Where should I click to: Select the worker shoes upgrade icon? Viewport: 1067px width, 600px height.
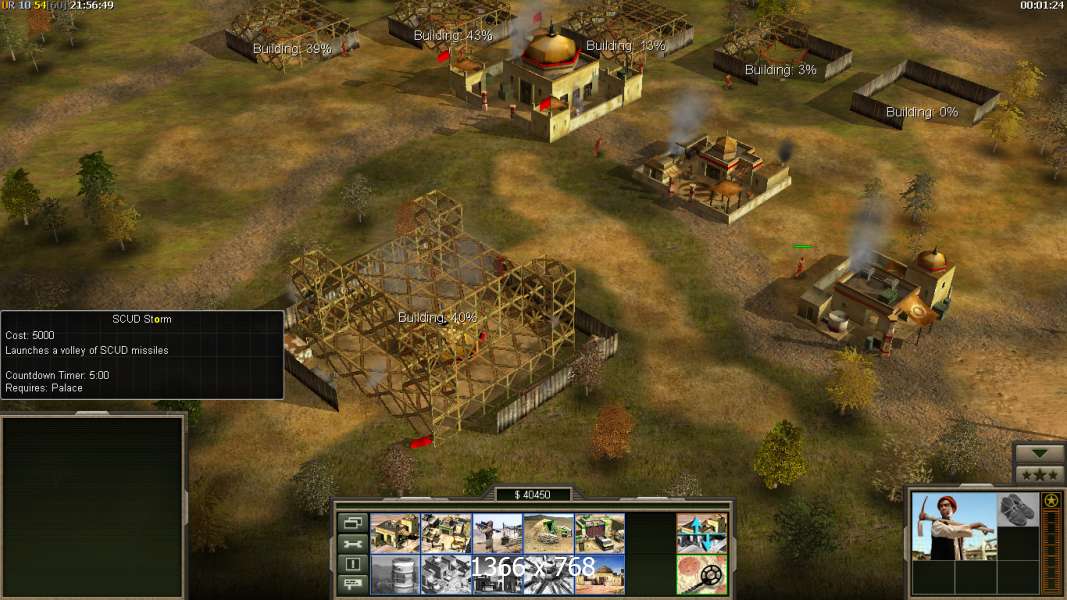click(1018, 509)
